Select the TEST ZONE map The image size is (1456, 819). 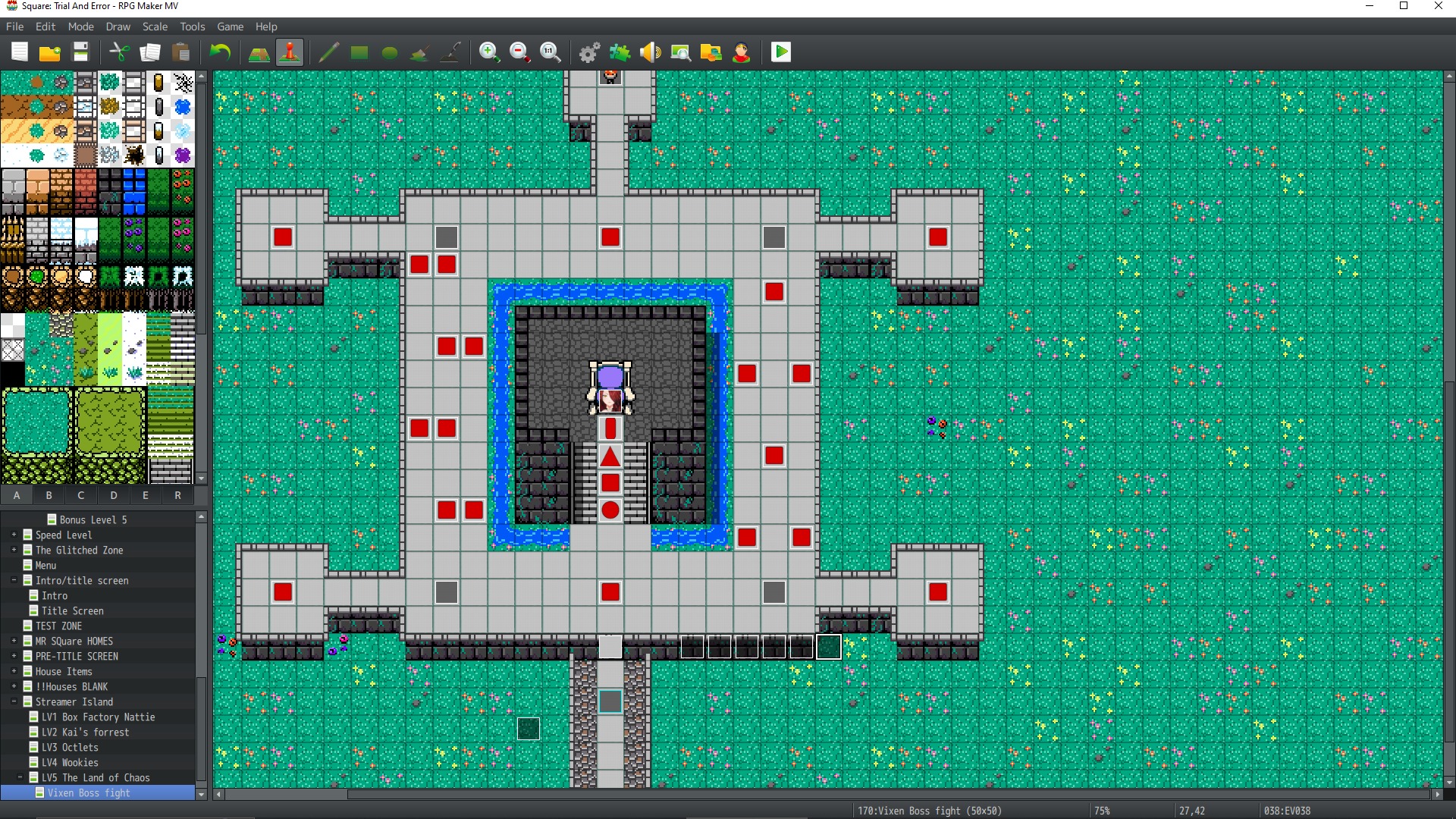[x=58, y=626]
